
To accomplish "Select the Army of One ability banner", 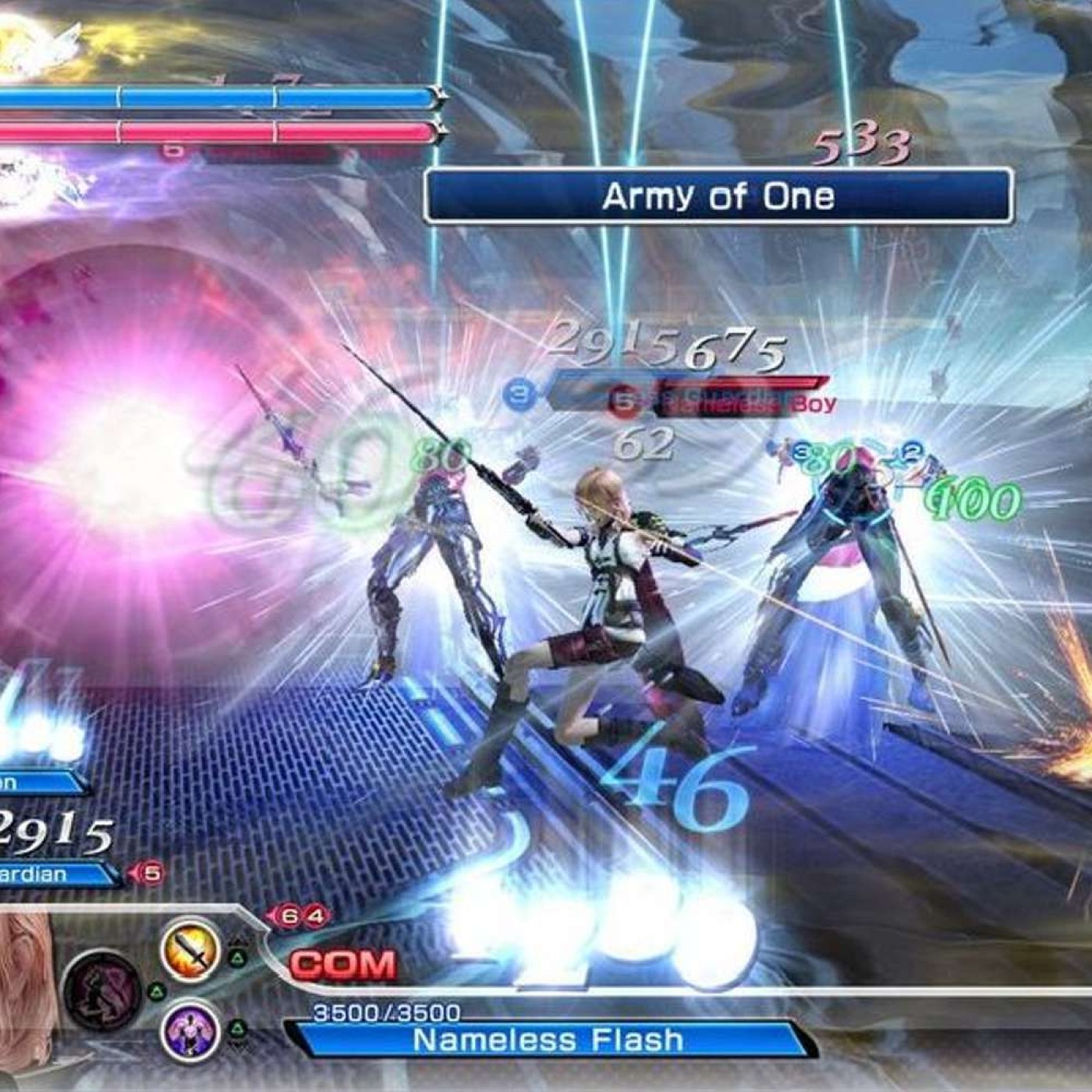I will [718, 196].
